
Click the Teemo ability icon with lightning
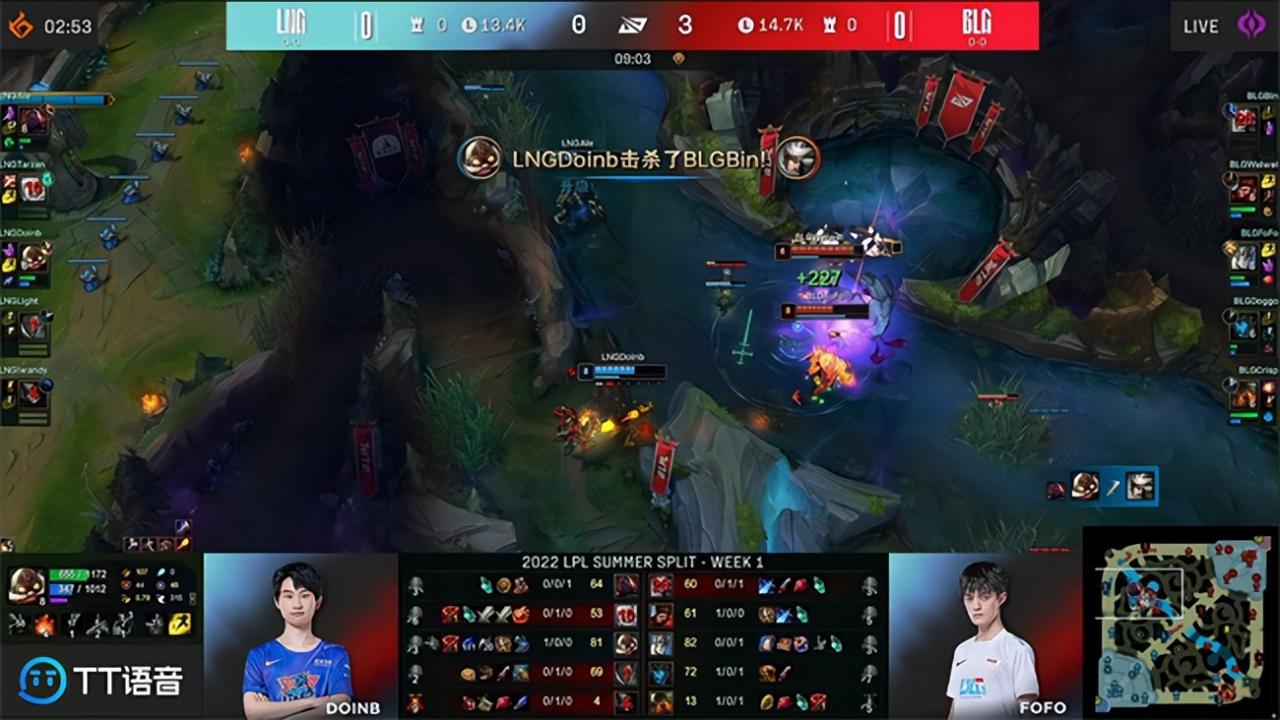pos(178,624)
